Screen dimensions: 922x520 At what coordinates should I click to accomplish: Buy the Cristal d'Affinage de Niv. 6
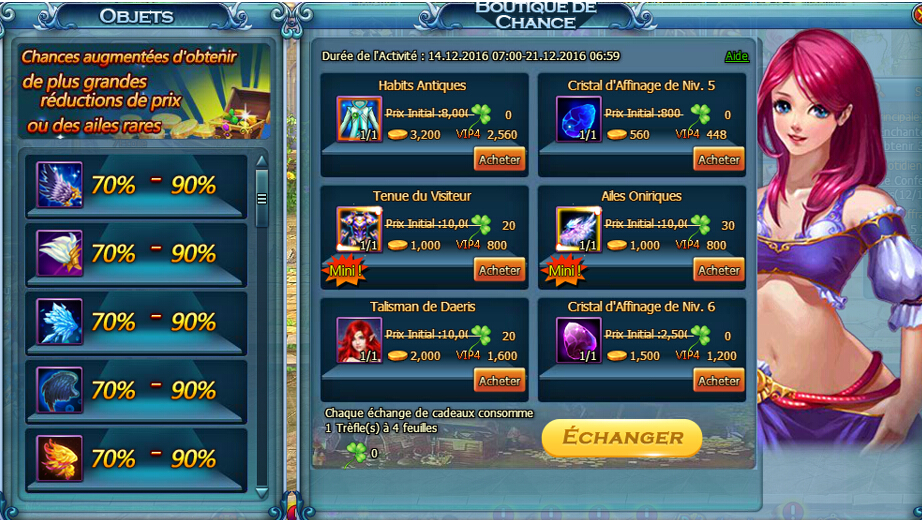[718, 380]
